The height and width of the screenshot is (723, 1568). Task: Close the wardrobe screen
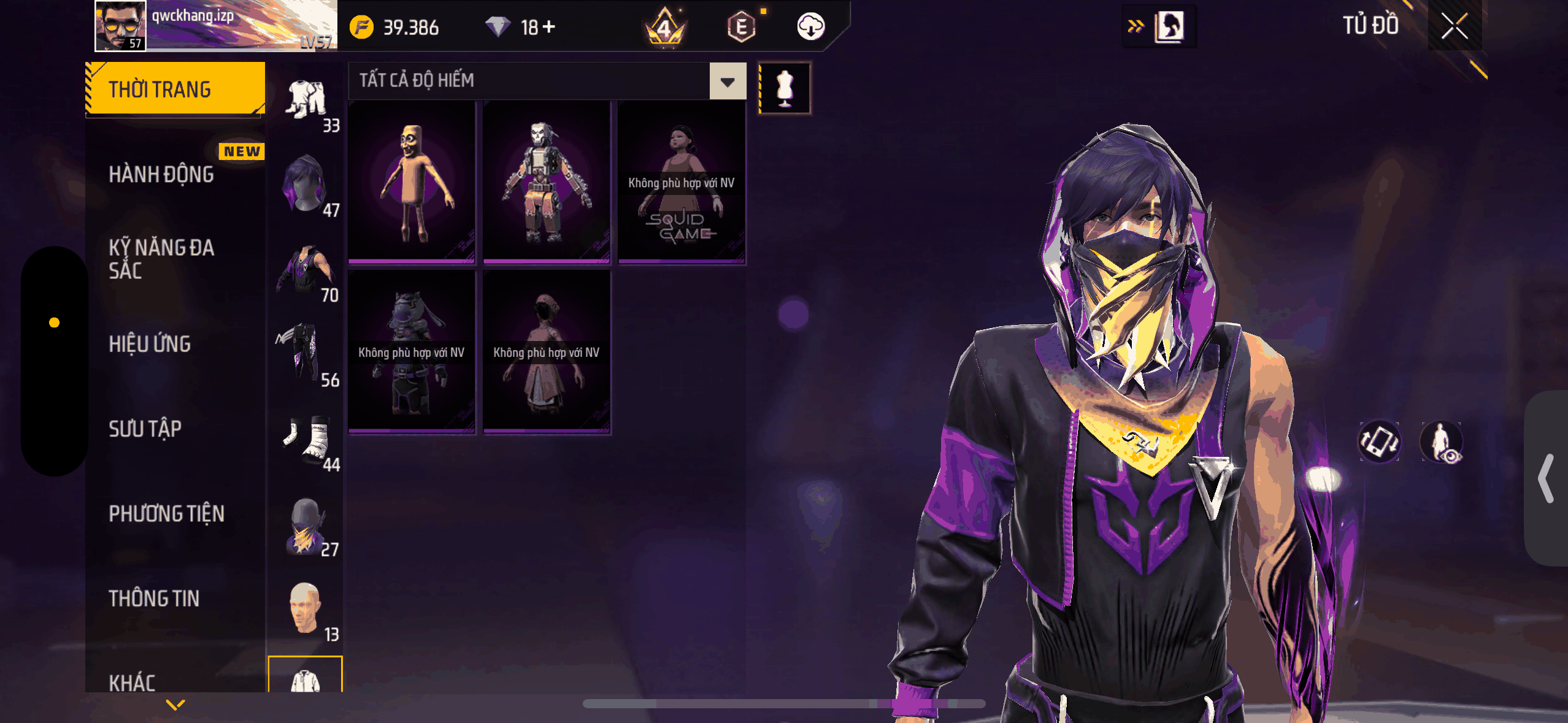(1454, 26)
